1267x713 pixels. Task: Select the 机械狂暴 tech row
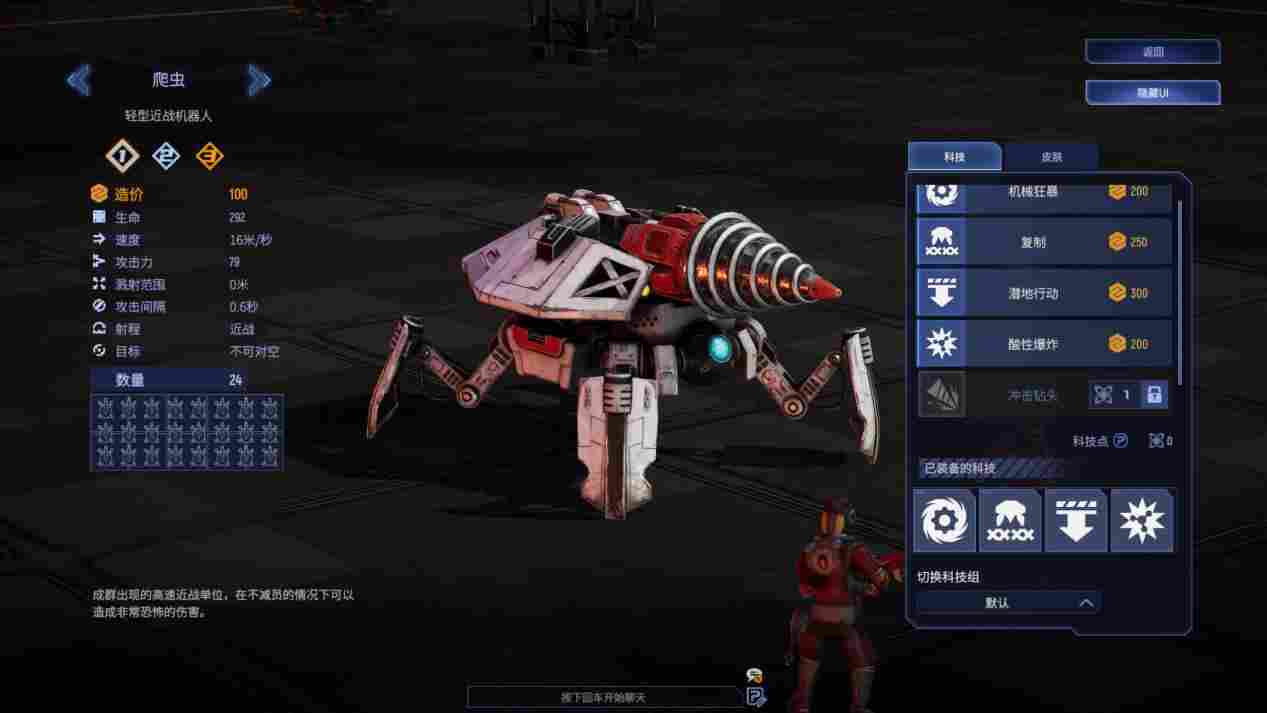(x=1044, y=191)
